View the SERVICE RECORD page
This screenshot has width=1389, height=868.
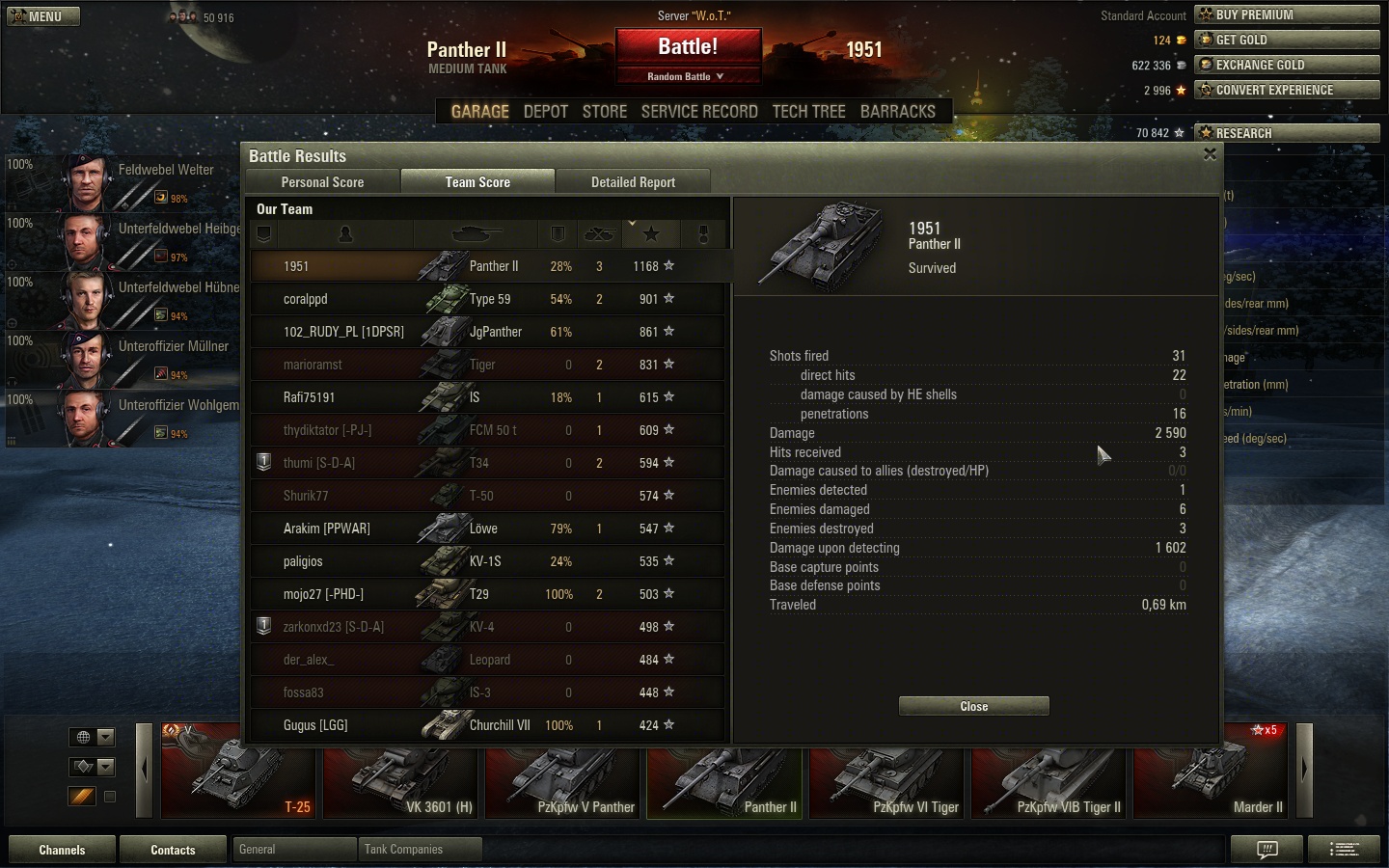[x=699, y=112]
